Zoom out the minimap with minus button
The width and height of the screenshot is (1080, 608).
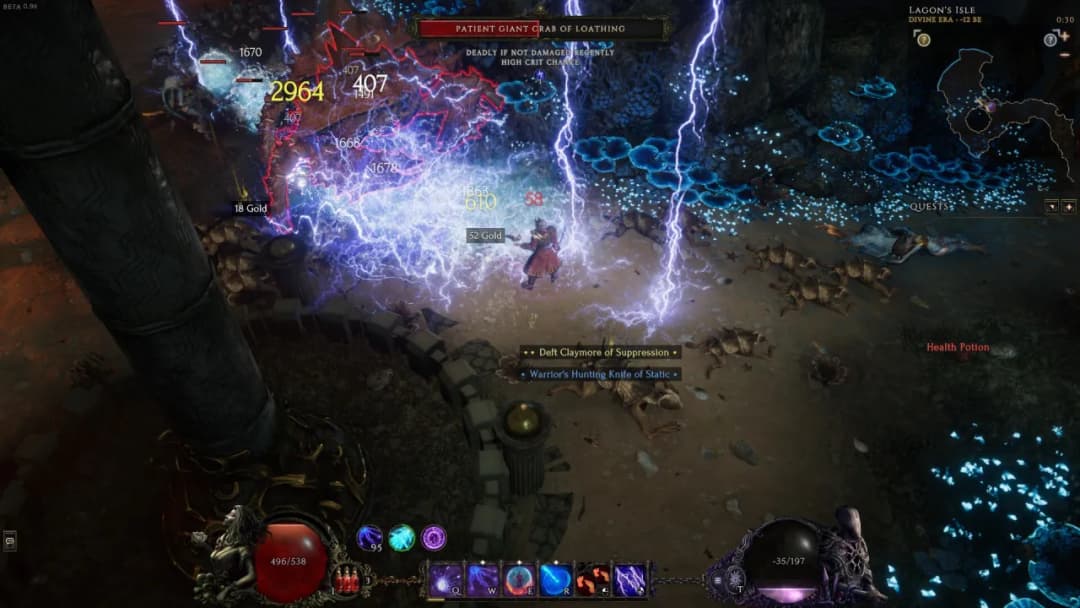(x=1064, y=54)
